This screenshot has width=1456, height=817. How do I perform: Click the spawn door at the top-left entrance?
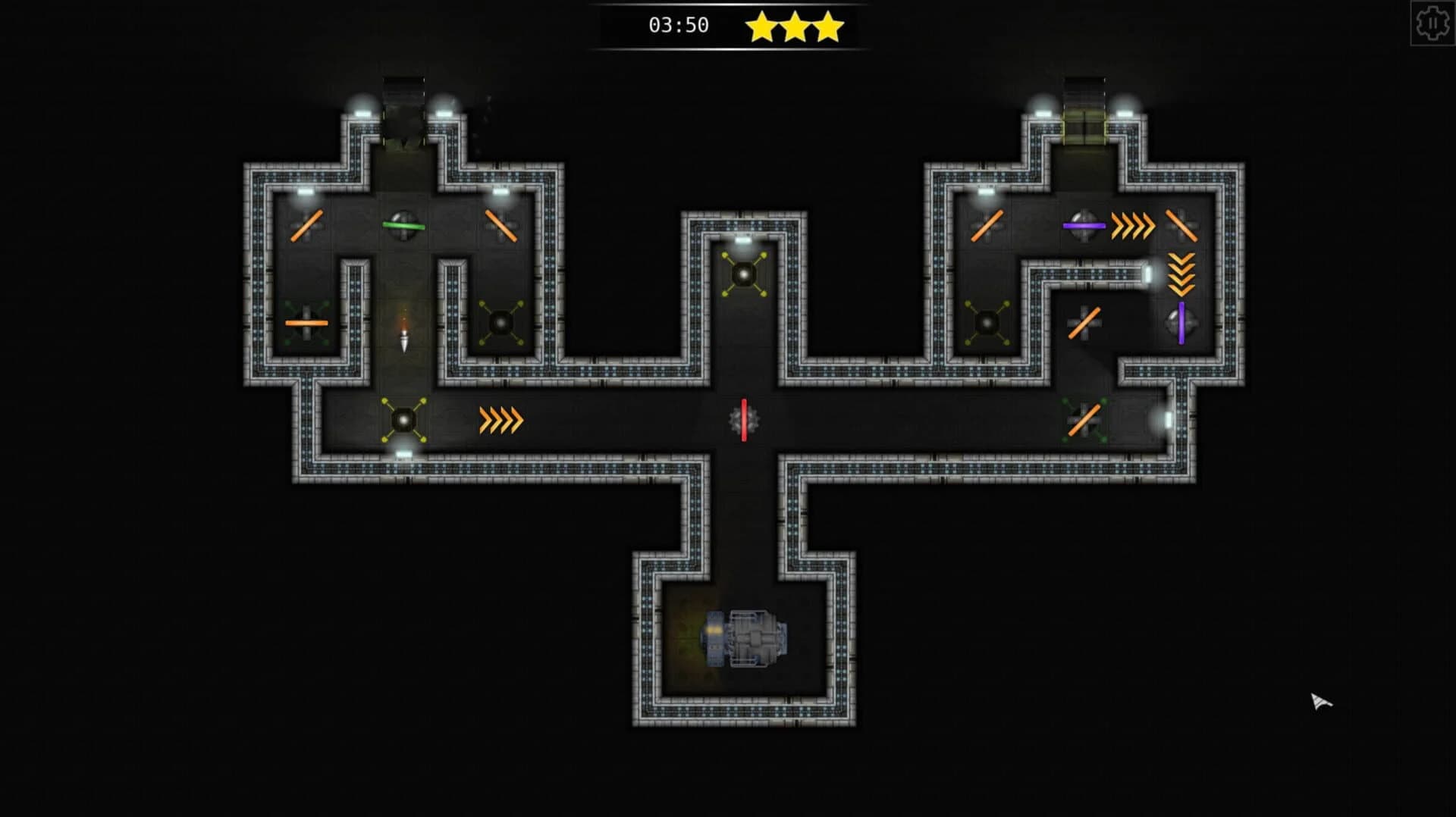tap(404, 91)
